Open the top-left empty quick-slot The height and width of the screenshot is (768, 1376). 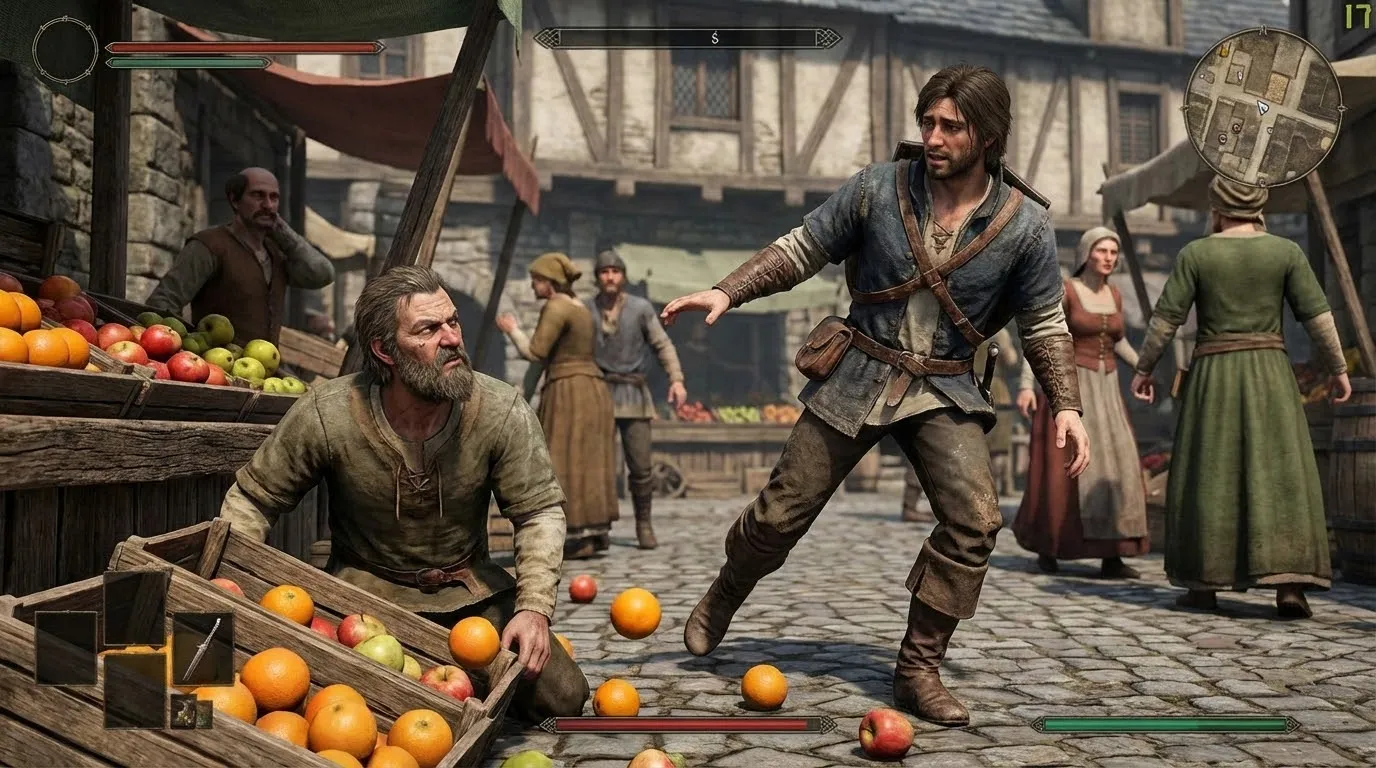click(65, 647)
